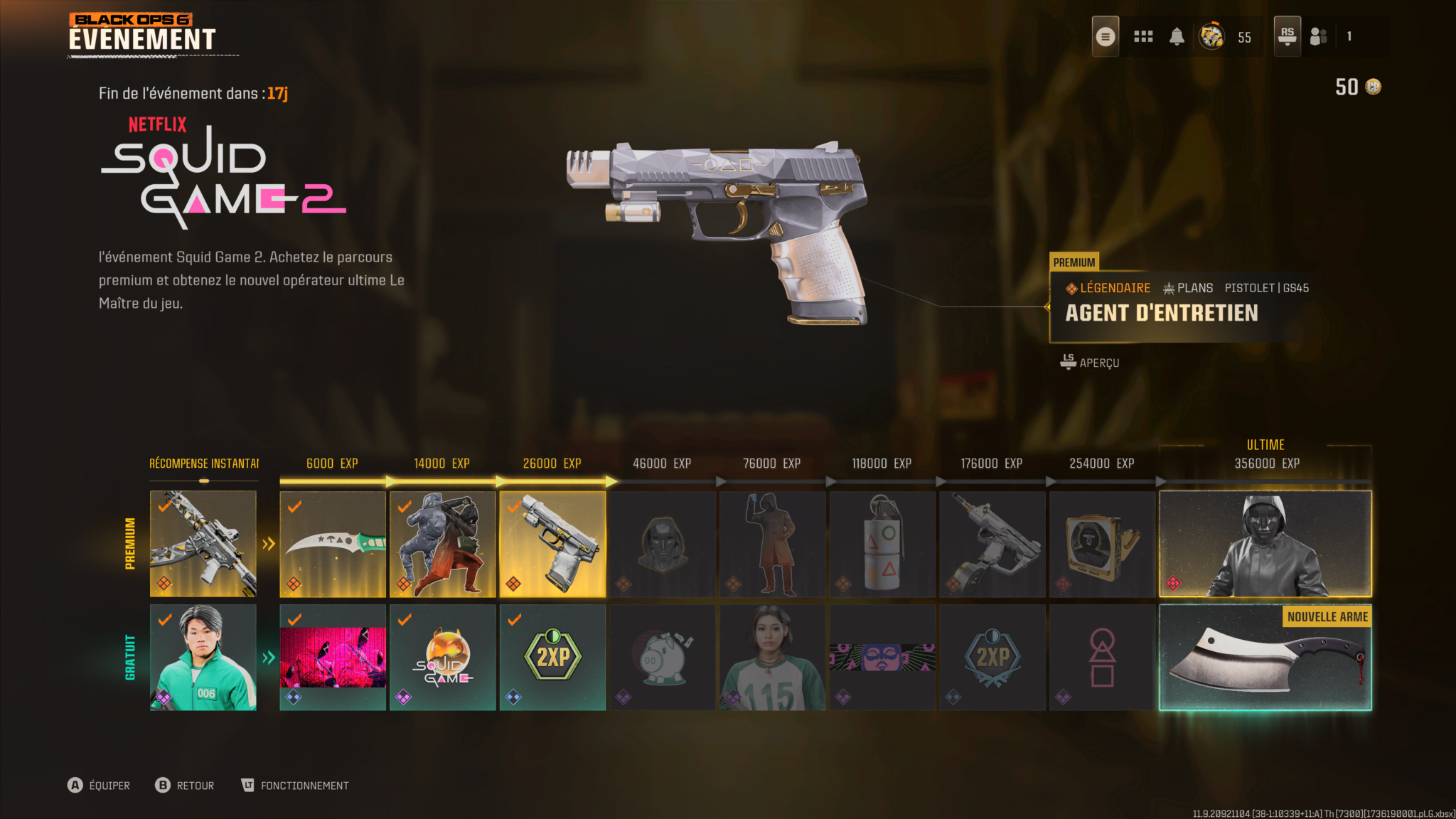Choose the fighting operators premium reward tile
Image resolution: width=1456 pixels, height=819 pixels.
tap(442, 544)
